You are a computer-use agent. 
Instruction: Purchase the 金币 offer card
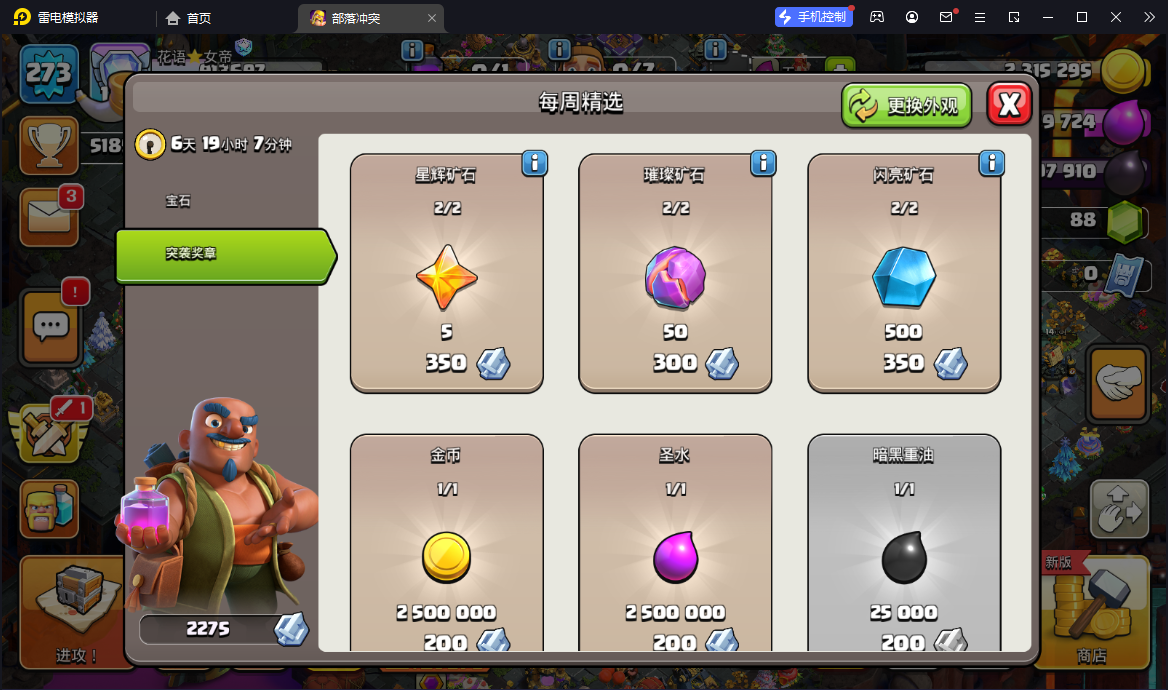(446, 545)
